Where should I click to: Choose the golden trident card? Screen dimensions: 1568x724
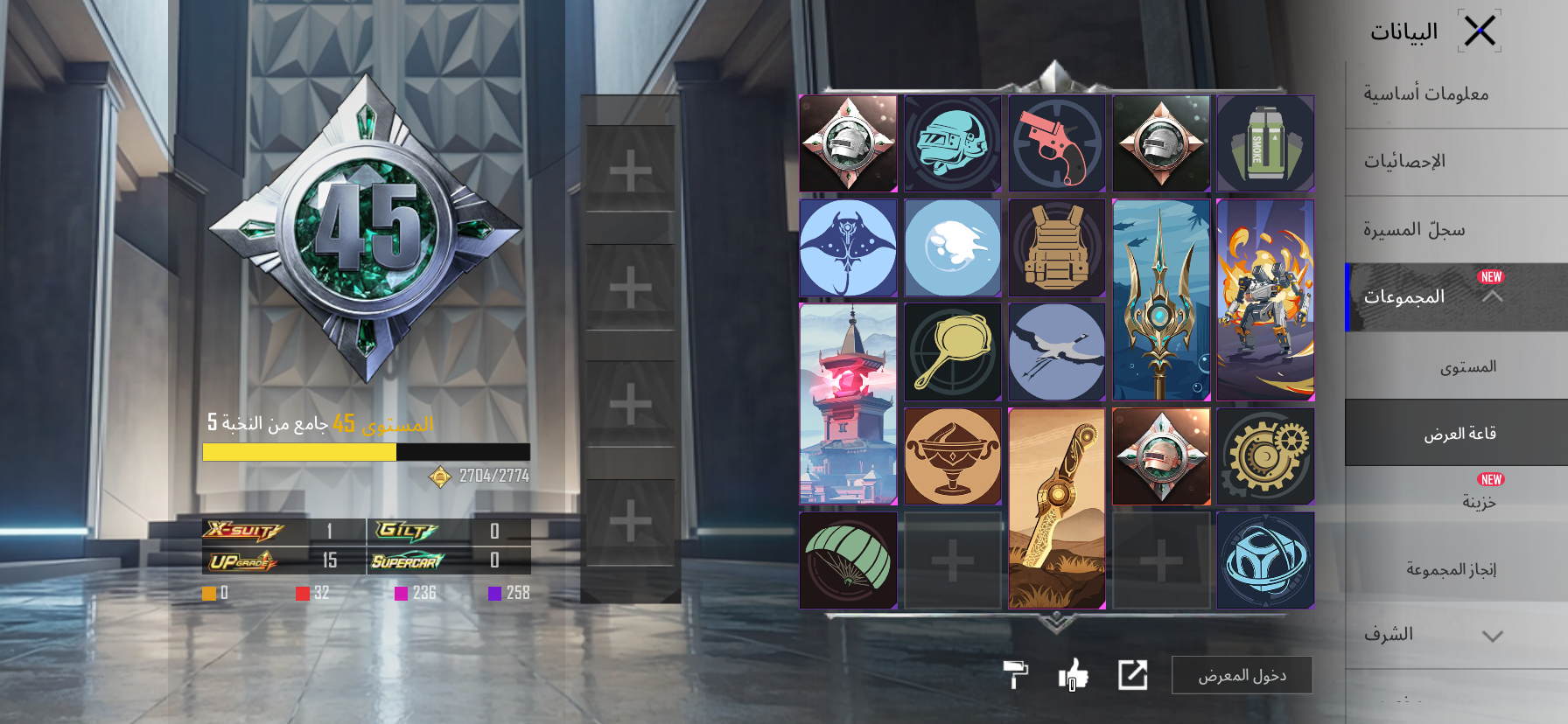click(1161, 300)
